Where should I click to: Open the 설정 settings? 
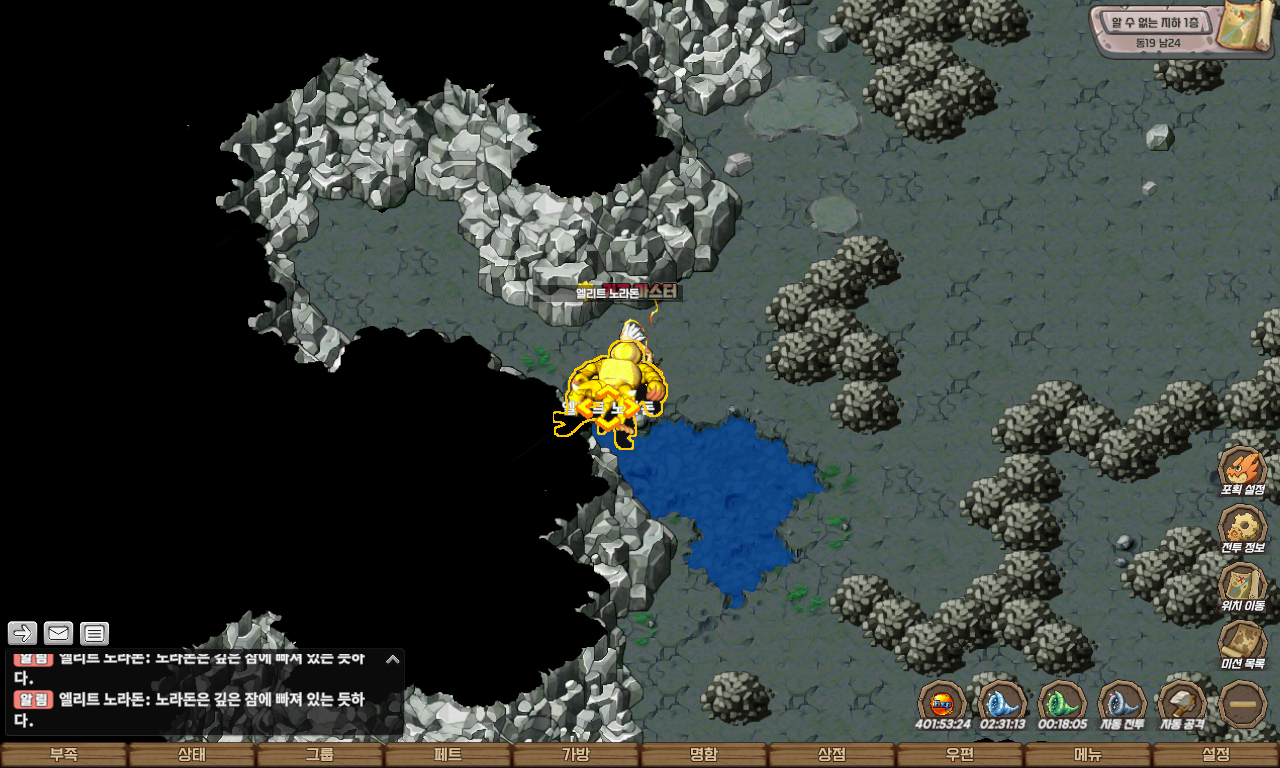click(1216, 755)
